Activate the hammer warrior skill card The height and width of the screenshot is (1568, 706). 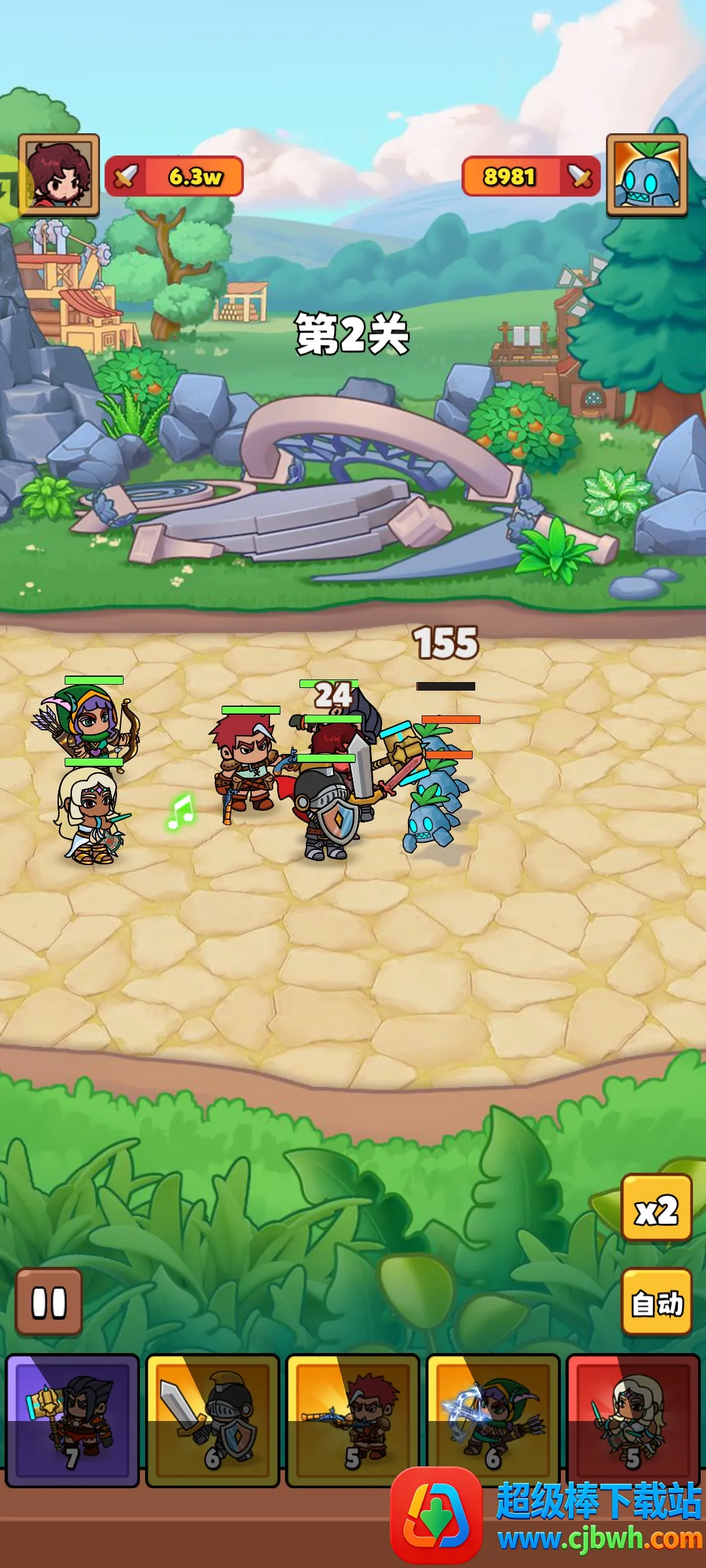click(x=73, y=1420)
